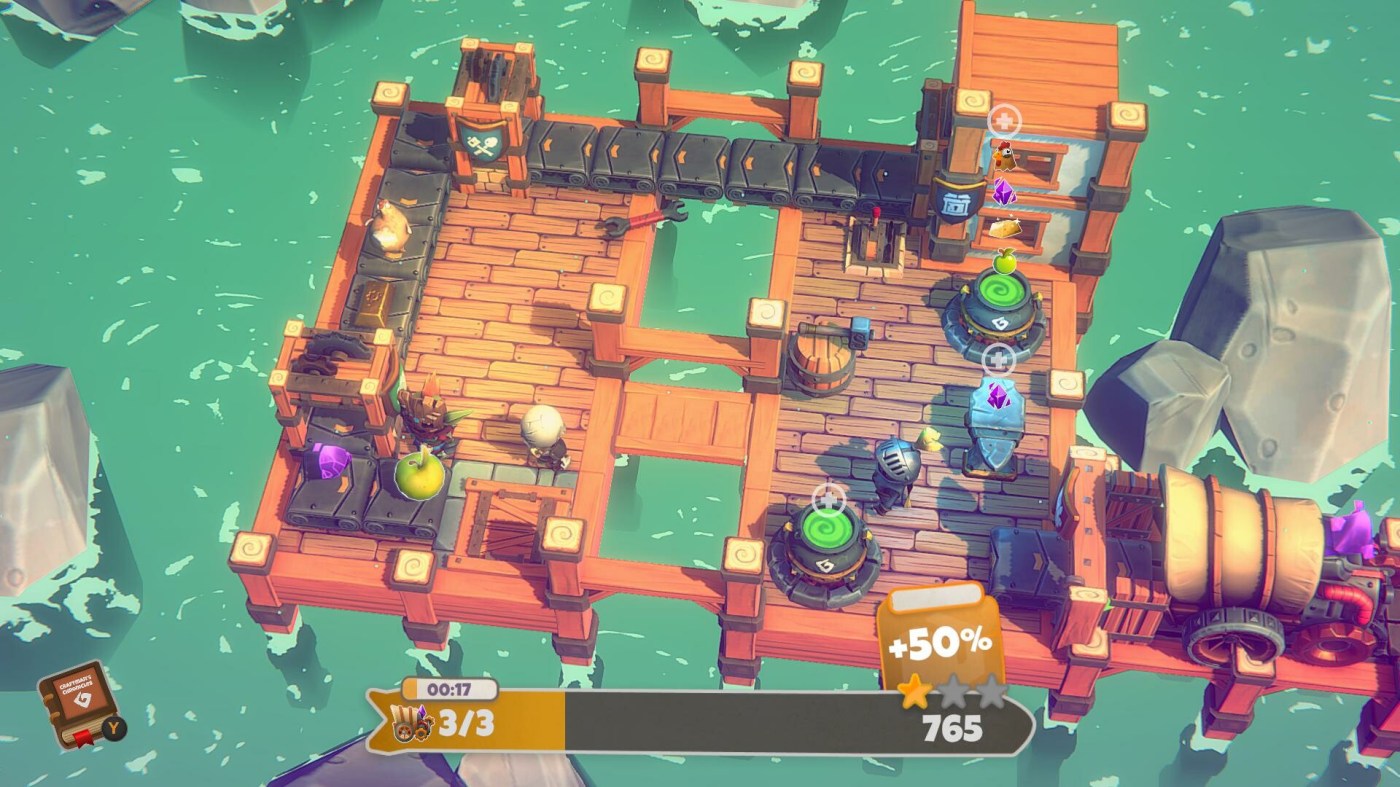Select the 3/3 order tracker icon
The height and width of the screenshot is (787, 1400).
(x=411, y=723)
